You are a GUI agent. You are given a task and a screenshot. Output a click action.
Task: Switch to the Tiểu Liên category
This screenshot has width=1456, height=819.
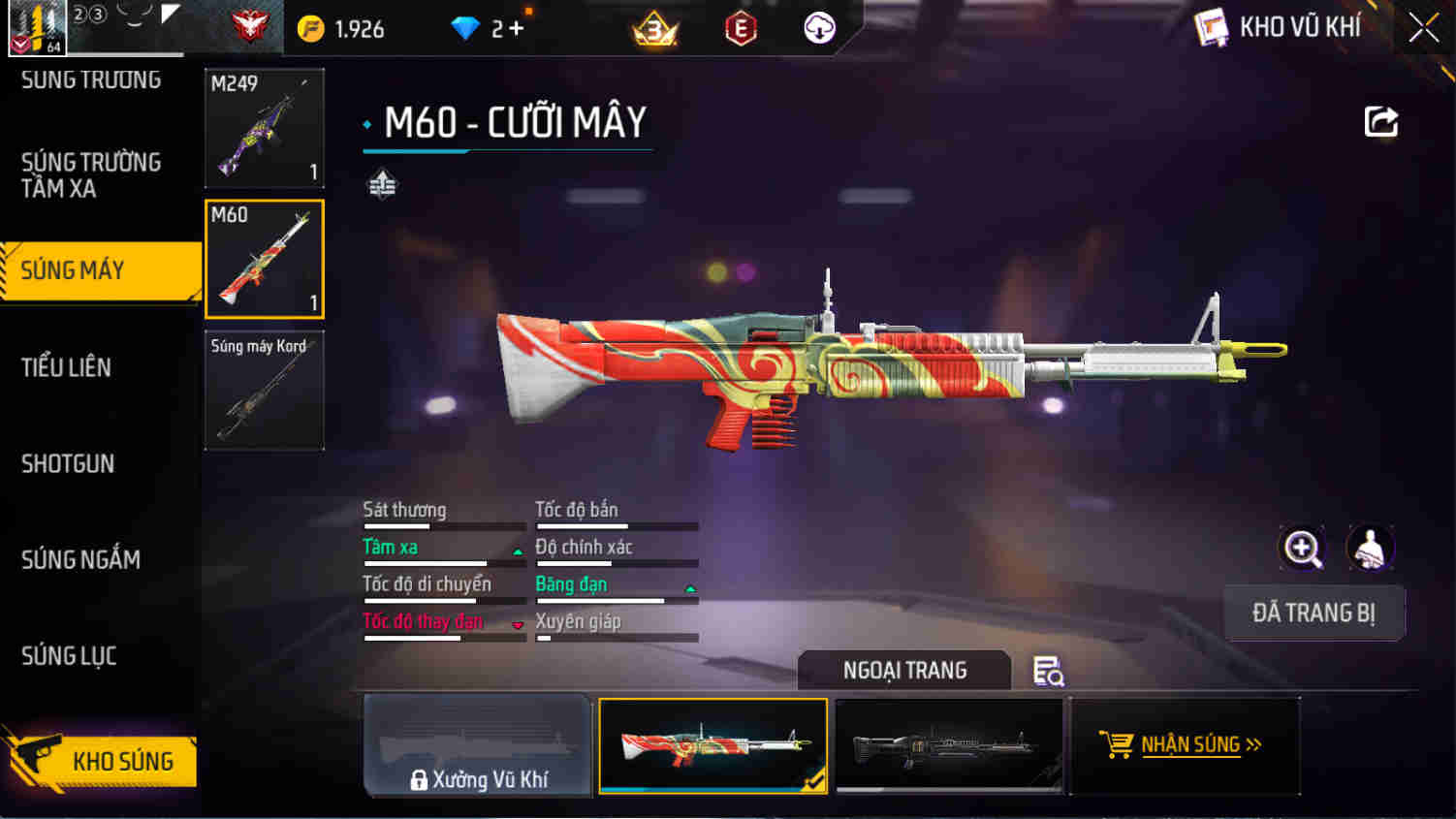click(x=66, y=367)
